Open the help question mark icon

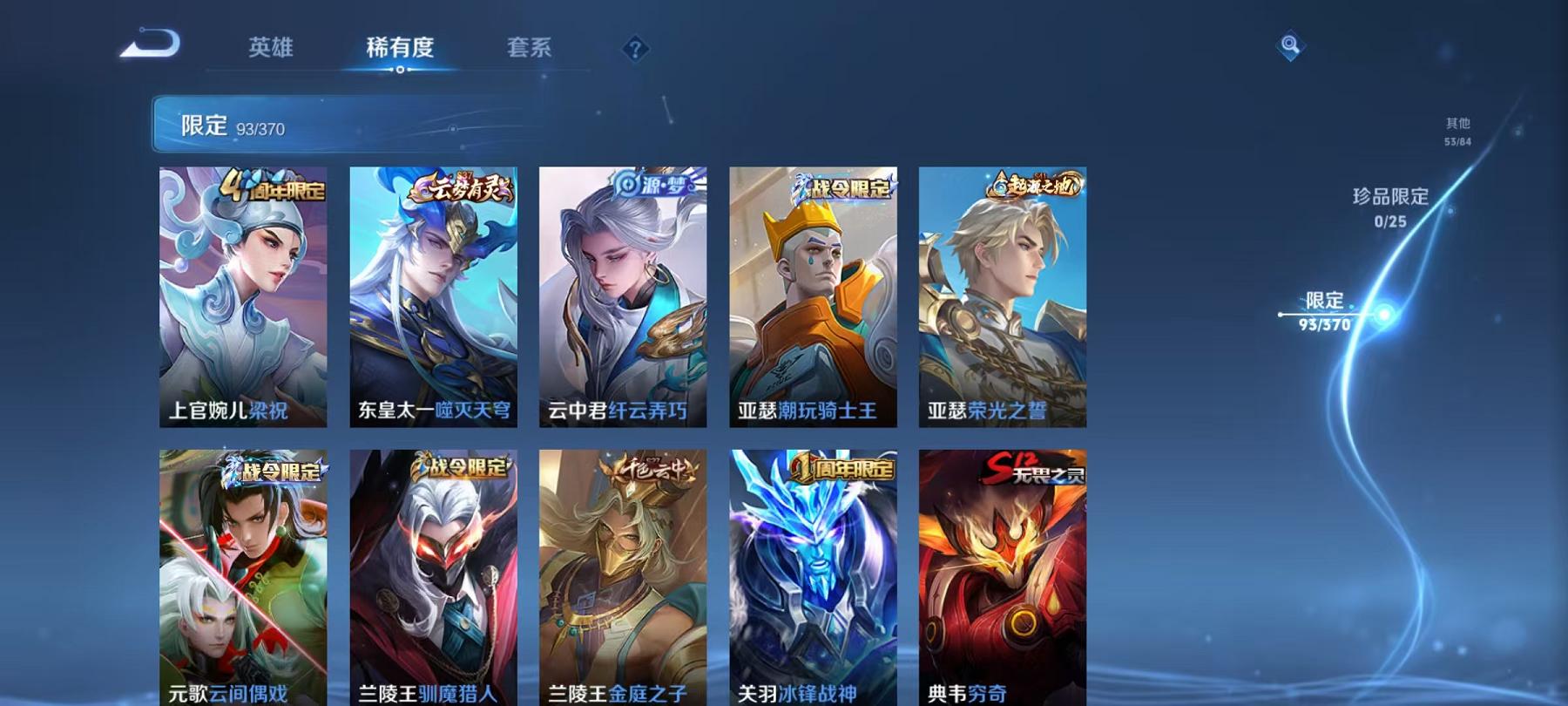pyautogui.click(x=637, y=50)
